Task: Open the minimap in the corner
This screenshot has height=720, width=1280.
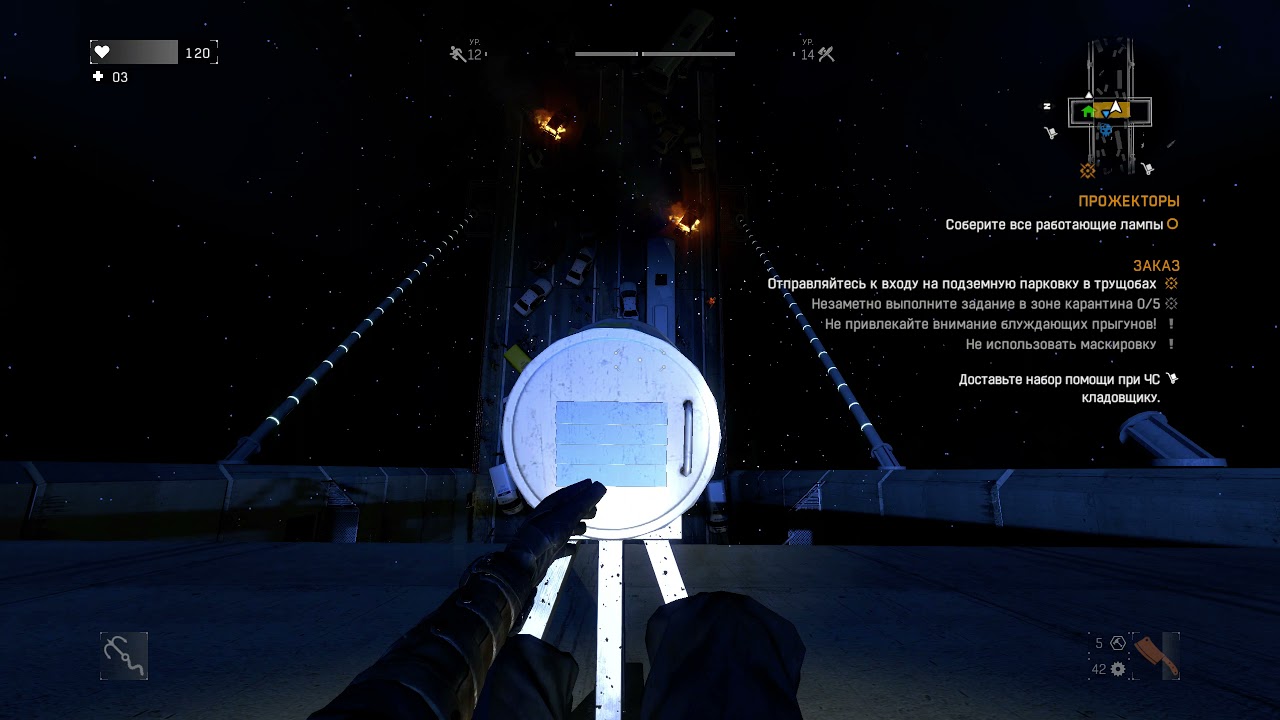Action: (1110, 108)
